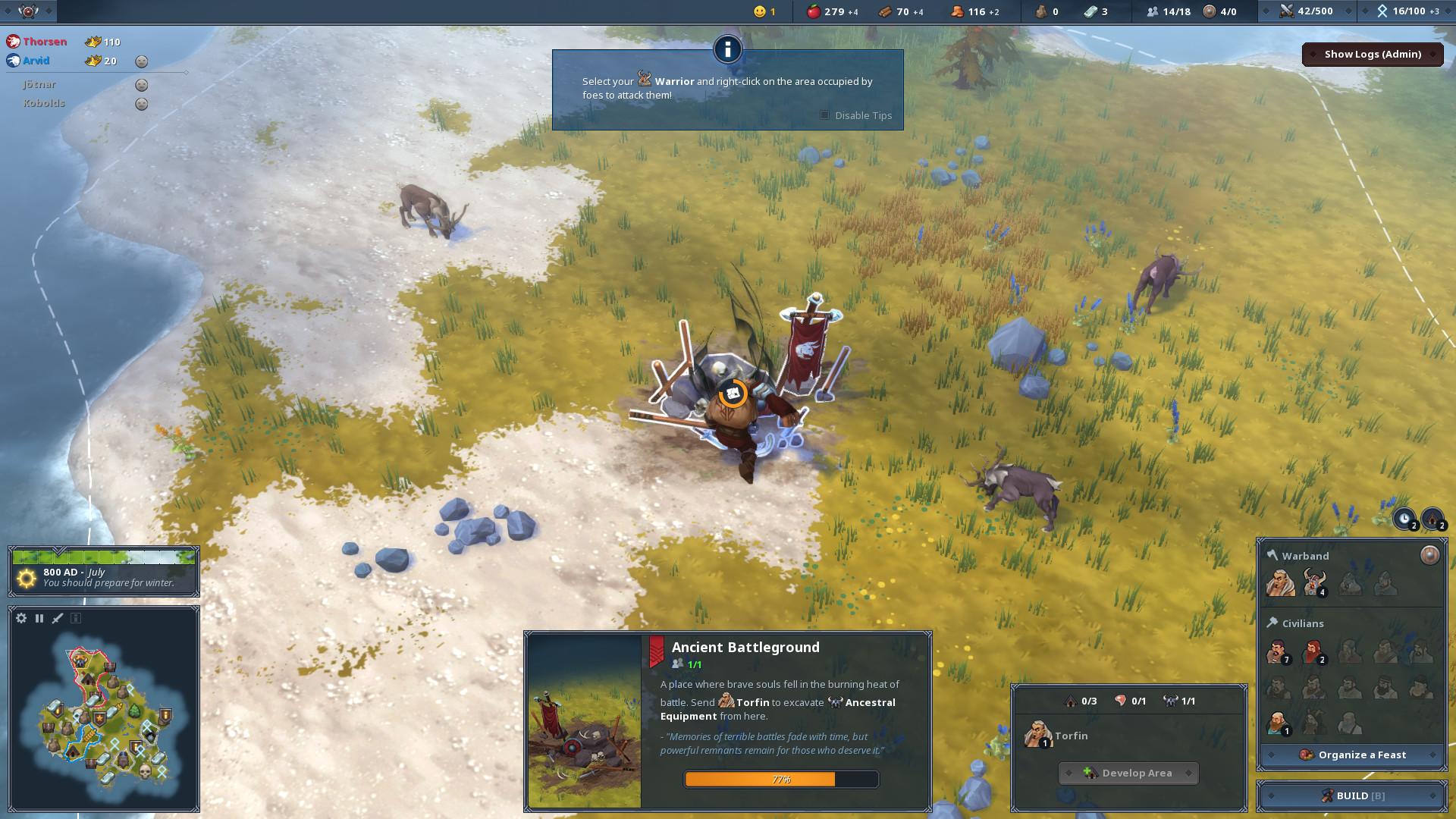
Task: Click the happiness smiley counter
Action: coord(759,11)
